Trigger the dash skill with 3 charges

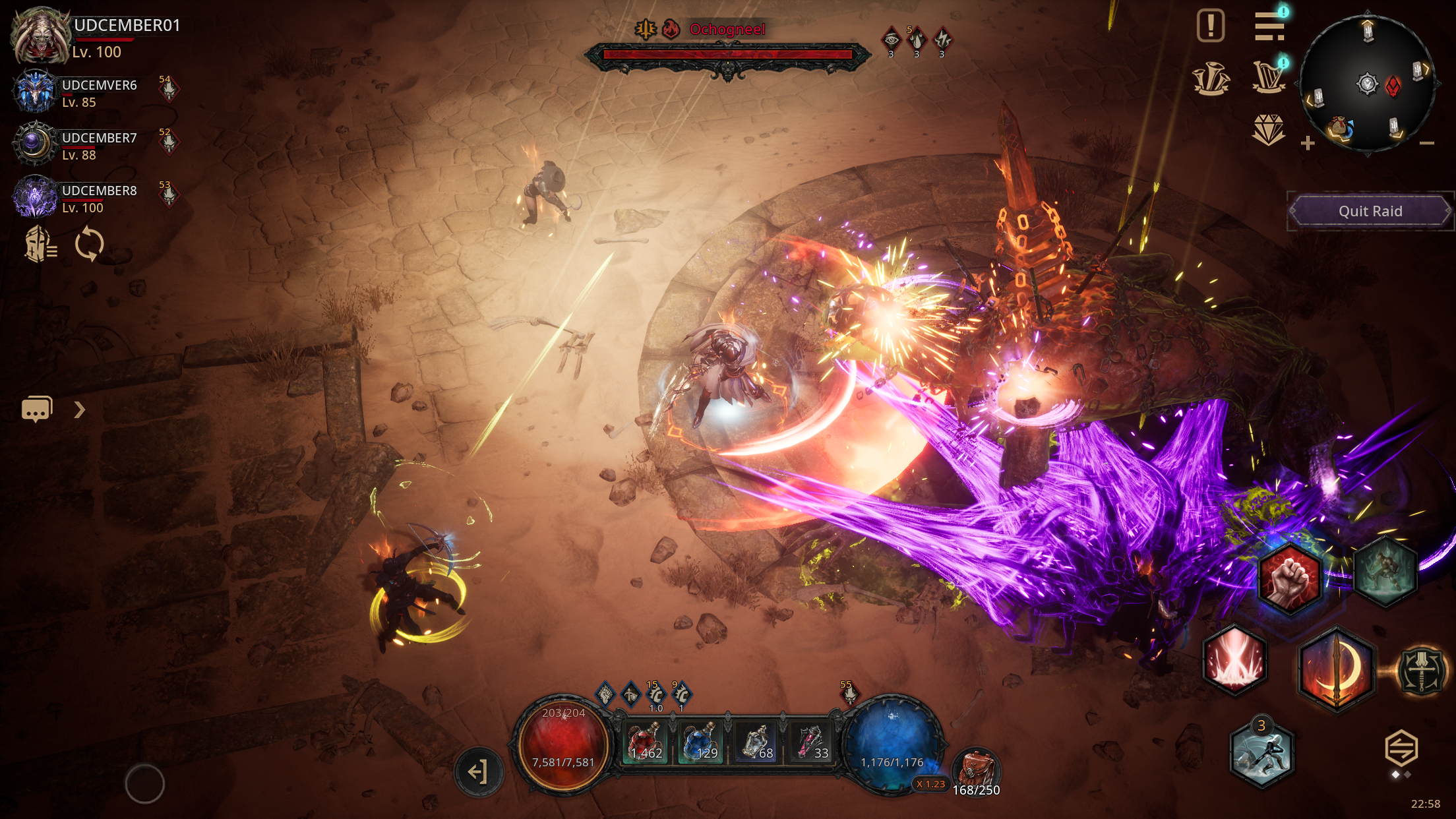click(x=1261, y=755)
